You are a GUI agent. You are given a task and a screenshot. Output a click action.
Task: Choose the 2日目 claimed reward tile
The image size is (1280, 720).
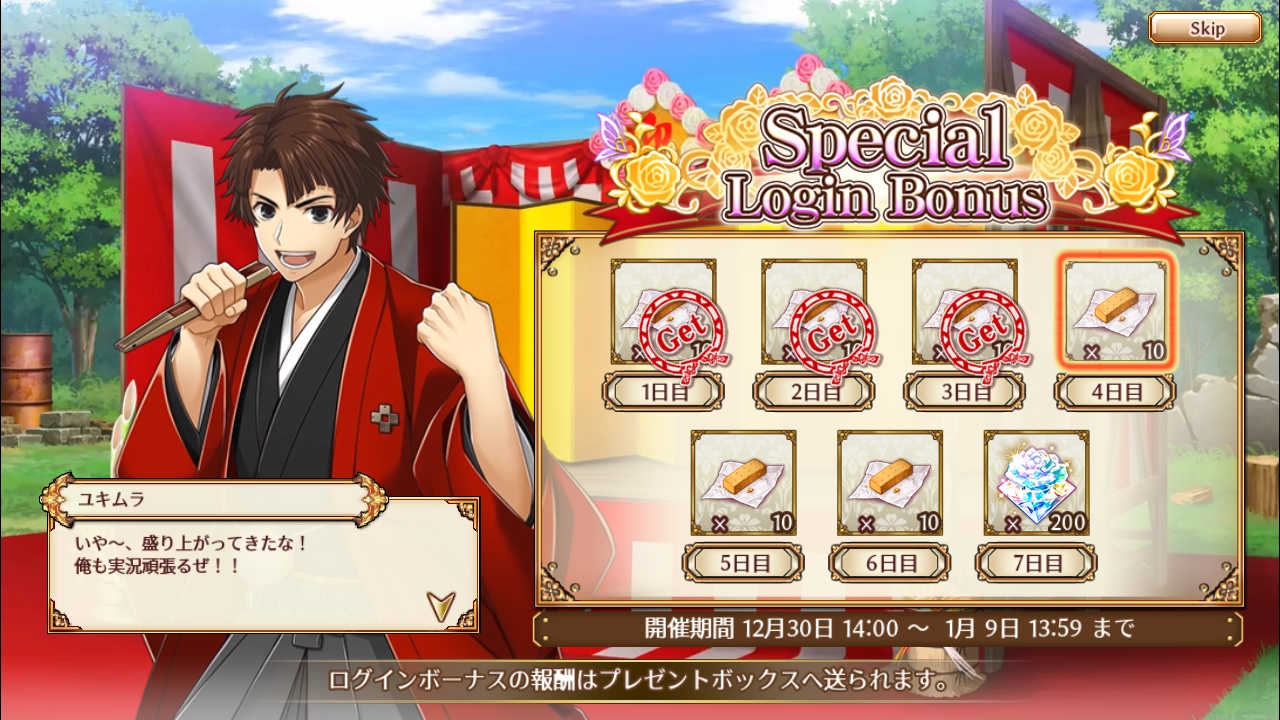(814, 312)
